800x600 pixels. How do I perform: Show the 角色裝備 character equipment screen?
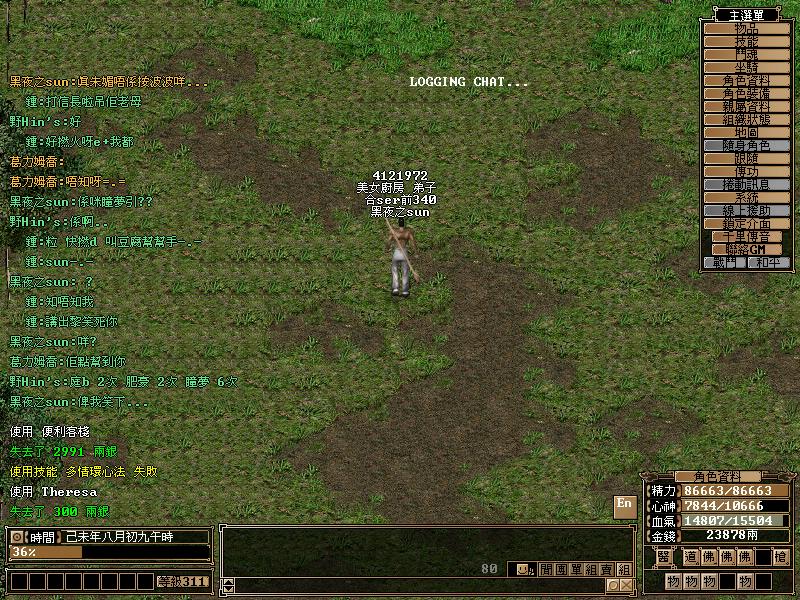(x=746, y=93)
